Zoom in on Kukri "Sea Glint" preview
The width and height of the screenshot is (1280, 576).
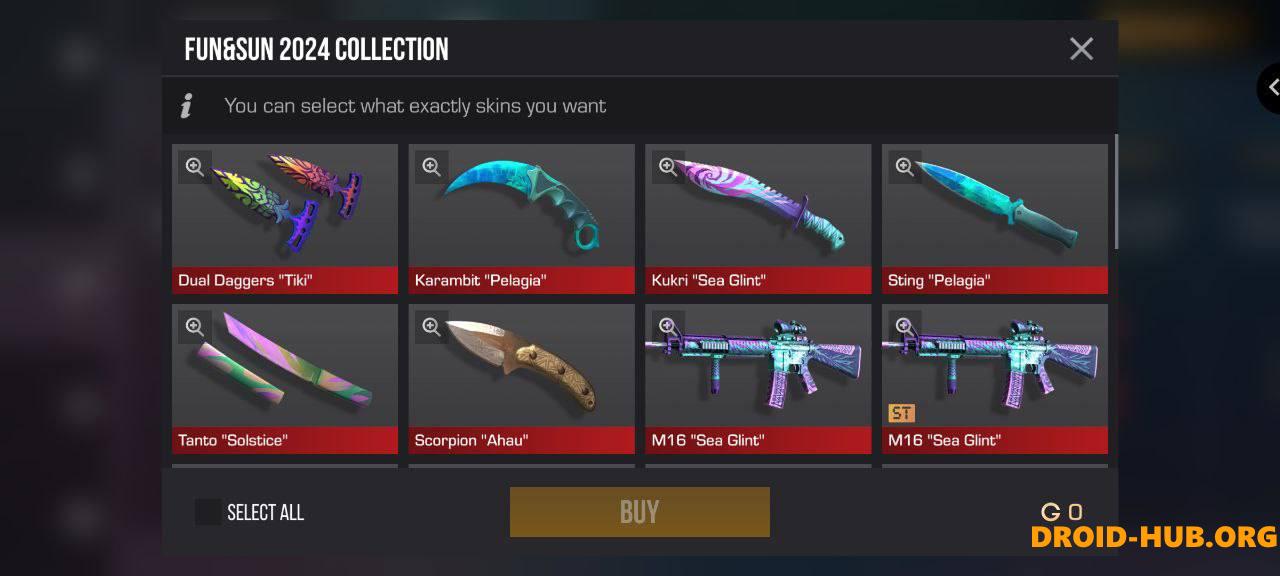[x=668, y=167]
